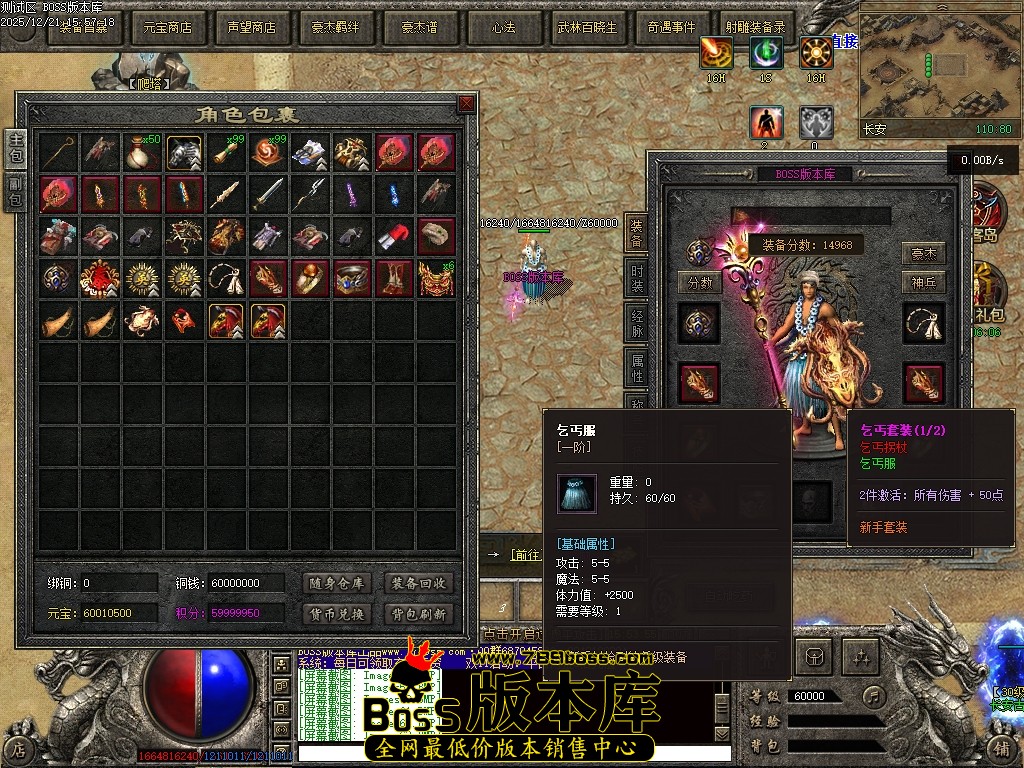
Task: Click the 豪杰 button in character panel
Action: coord(923,254)
